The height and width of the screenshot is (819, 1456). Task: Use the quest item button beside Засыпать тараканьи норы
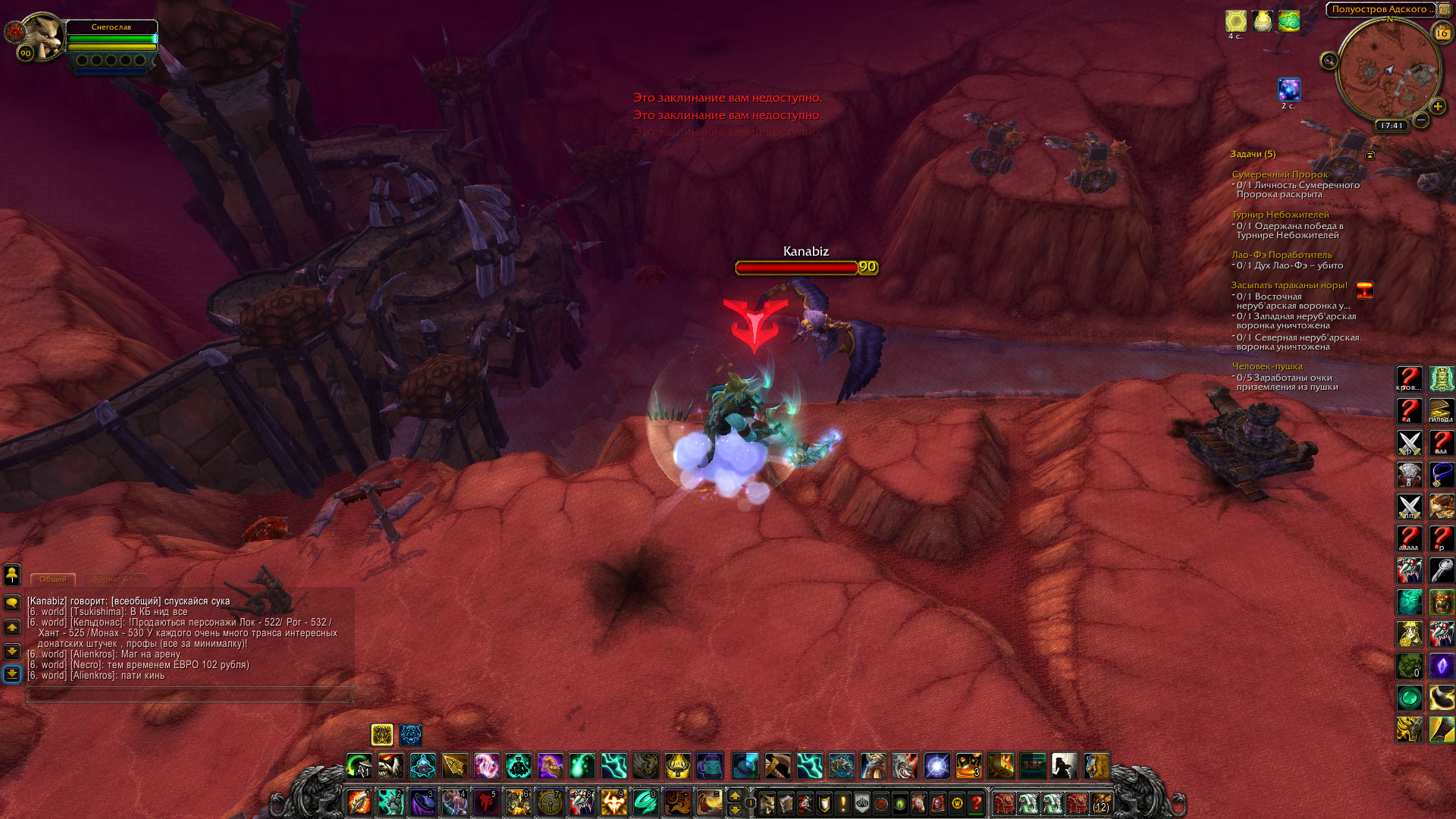(x=1364, y=290)
